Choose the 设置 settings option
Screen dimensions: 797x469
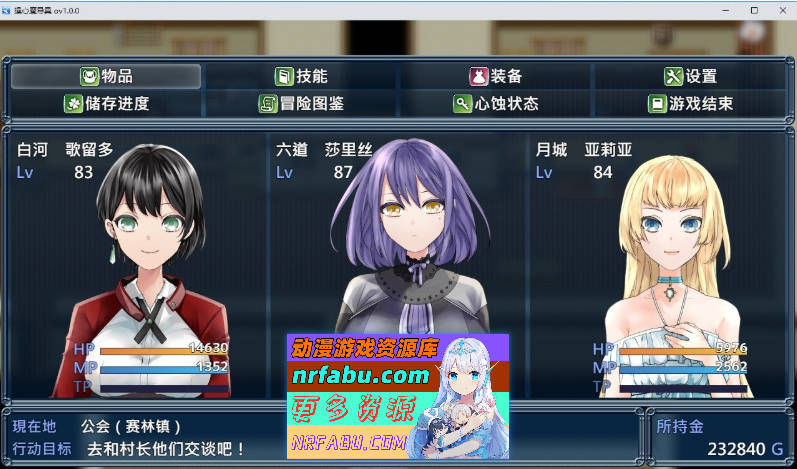tap(690, 76)
